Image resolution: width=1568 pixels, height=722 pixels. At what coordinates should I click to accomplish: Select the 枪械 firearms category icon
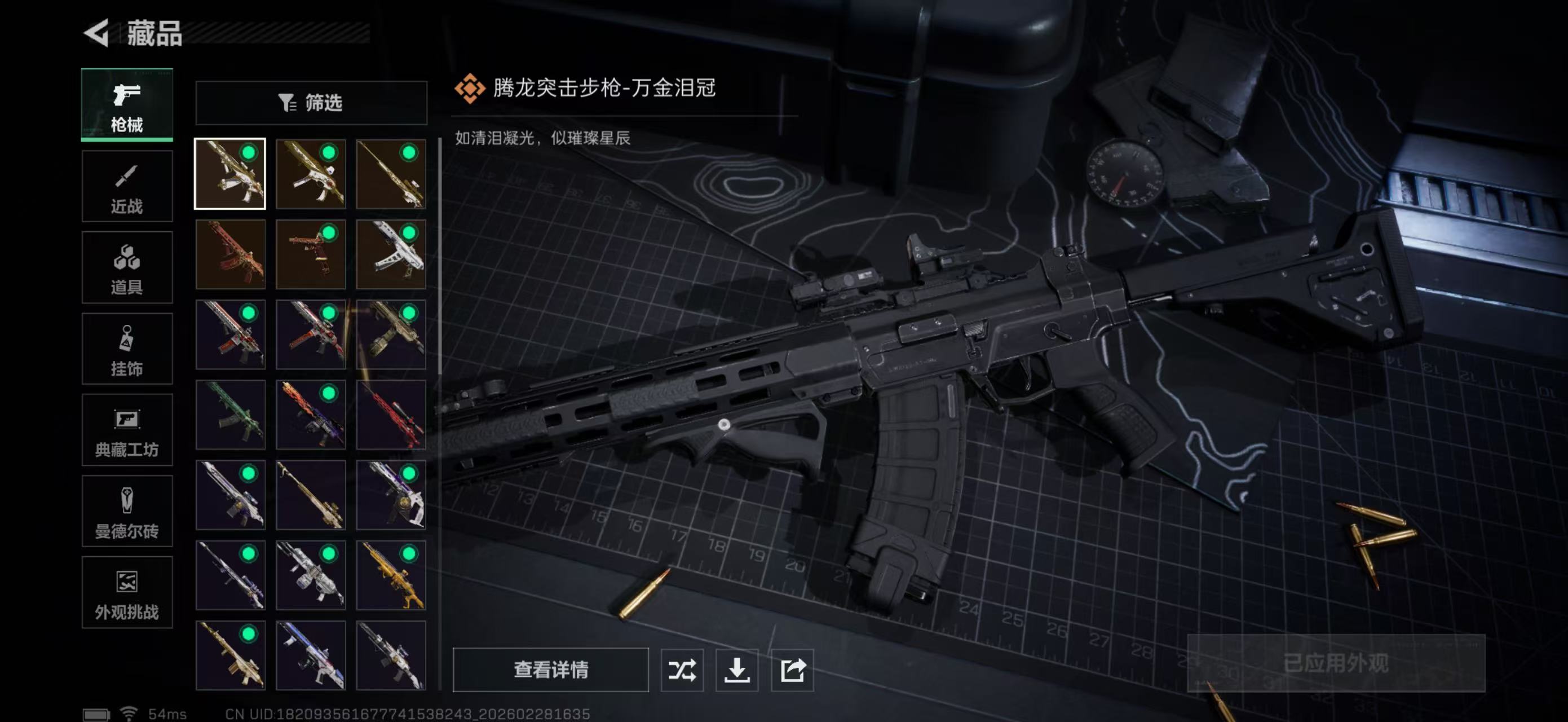(x=126, y=106)
